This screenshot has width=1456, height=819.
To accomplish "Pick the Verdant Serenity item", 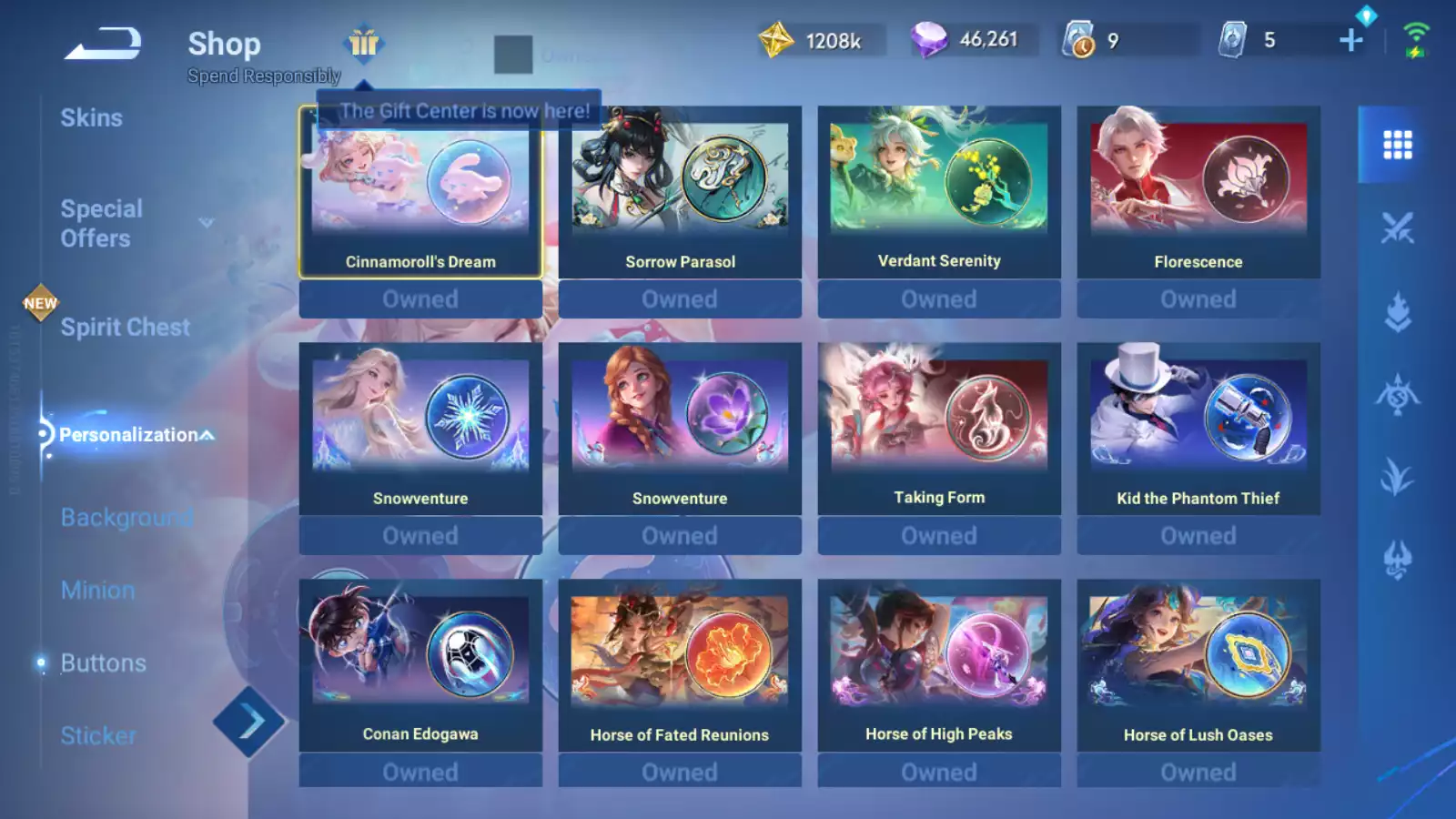I will click(939, 193).
